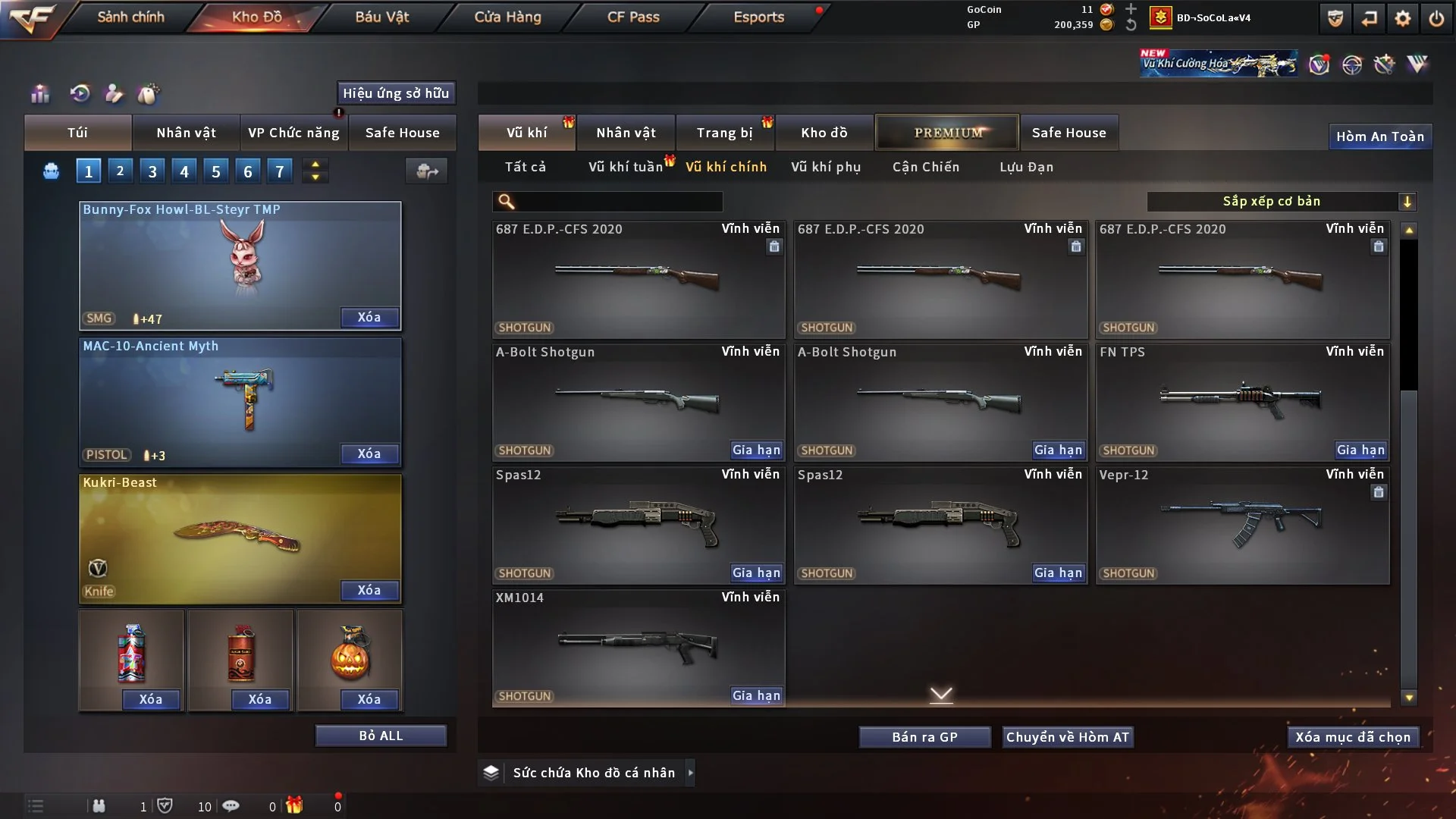The width and height of the screenshot is (1456, 819).
Task: Click the weapon search field
Action: pyautogui.click(x=618, y=202)
